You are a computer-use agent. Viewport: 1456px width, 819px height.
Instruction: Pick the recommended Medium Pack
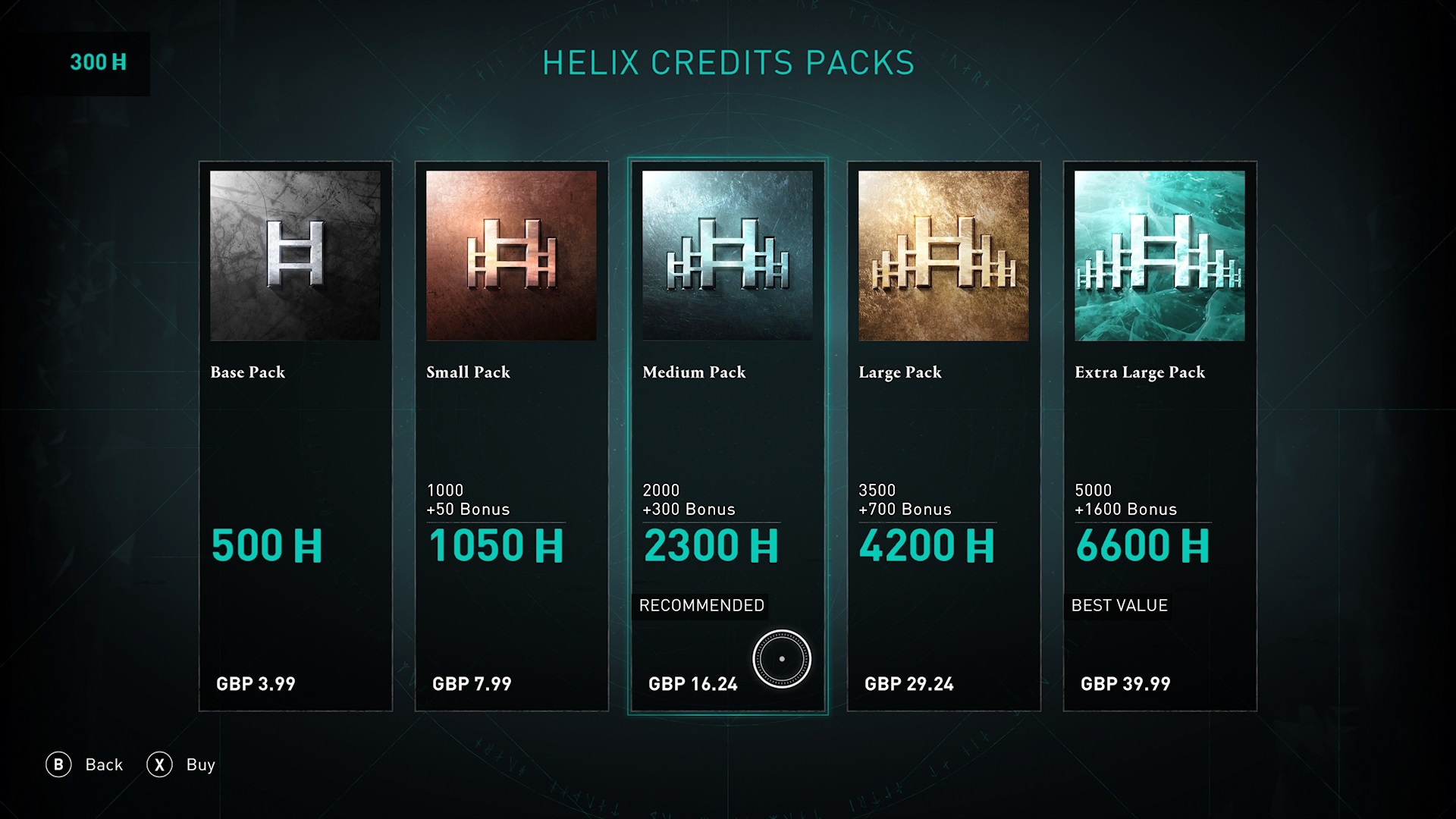pyautogui.click(x=727, y=436)
